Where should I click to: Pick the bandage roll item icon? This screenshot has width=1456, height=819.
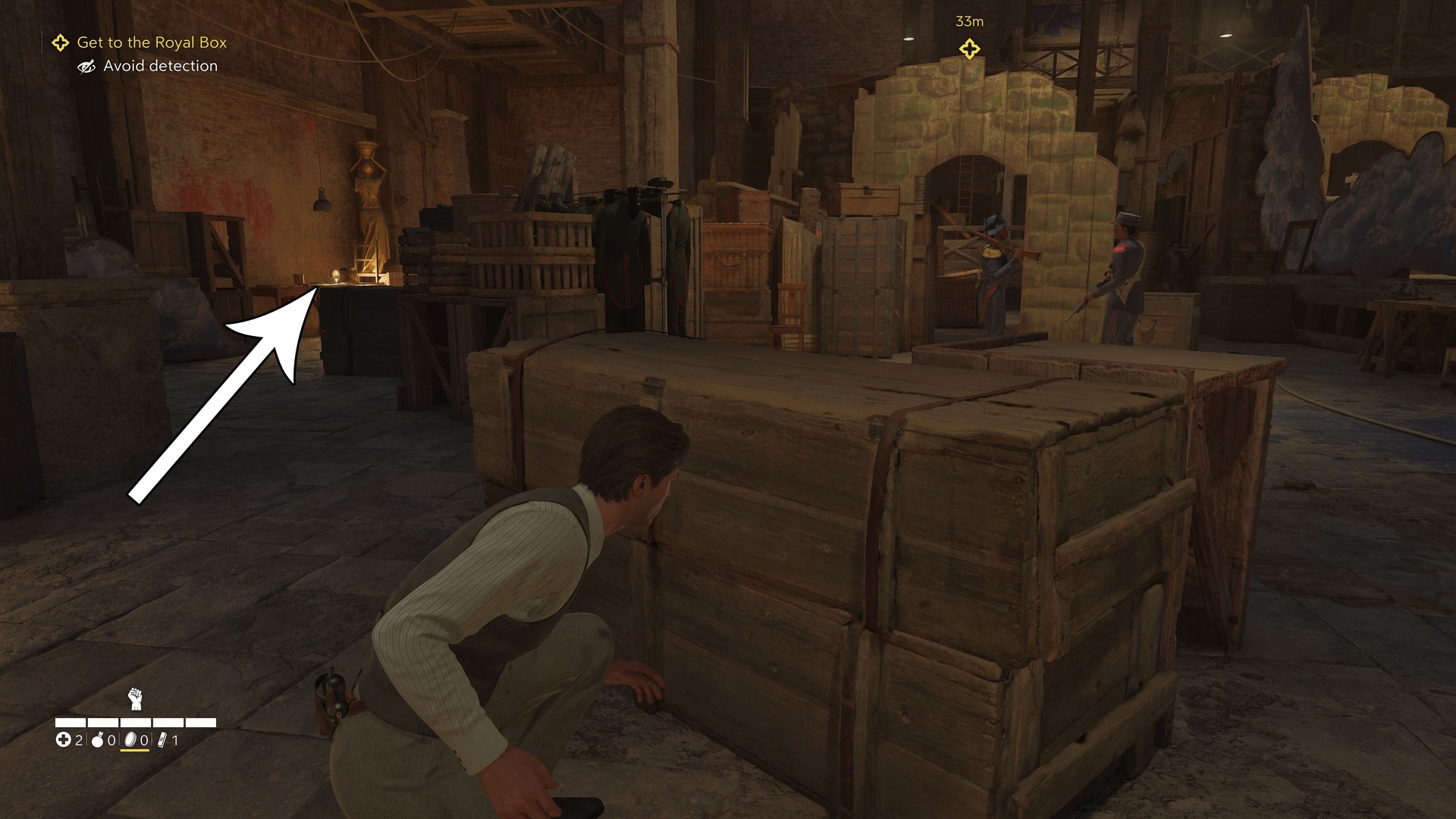pos(162,740)
